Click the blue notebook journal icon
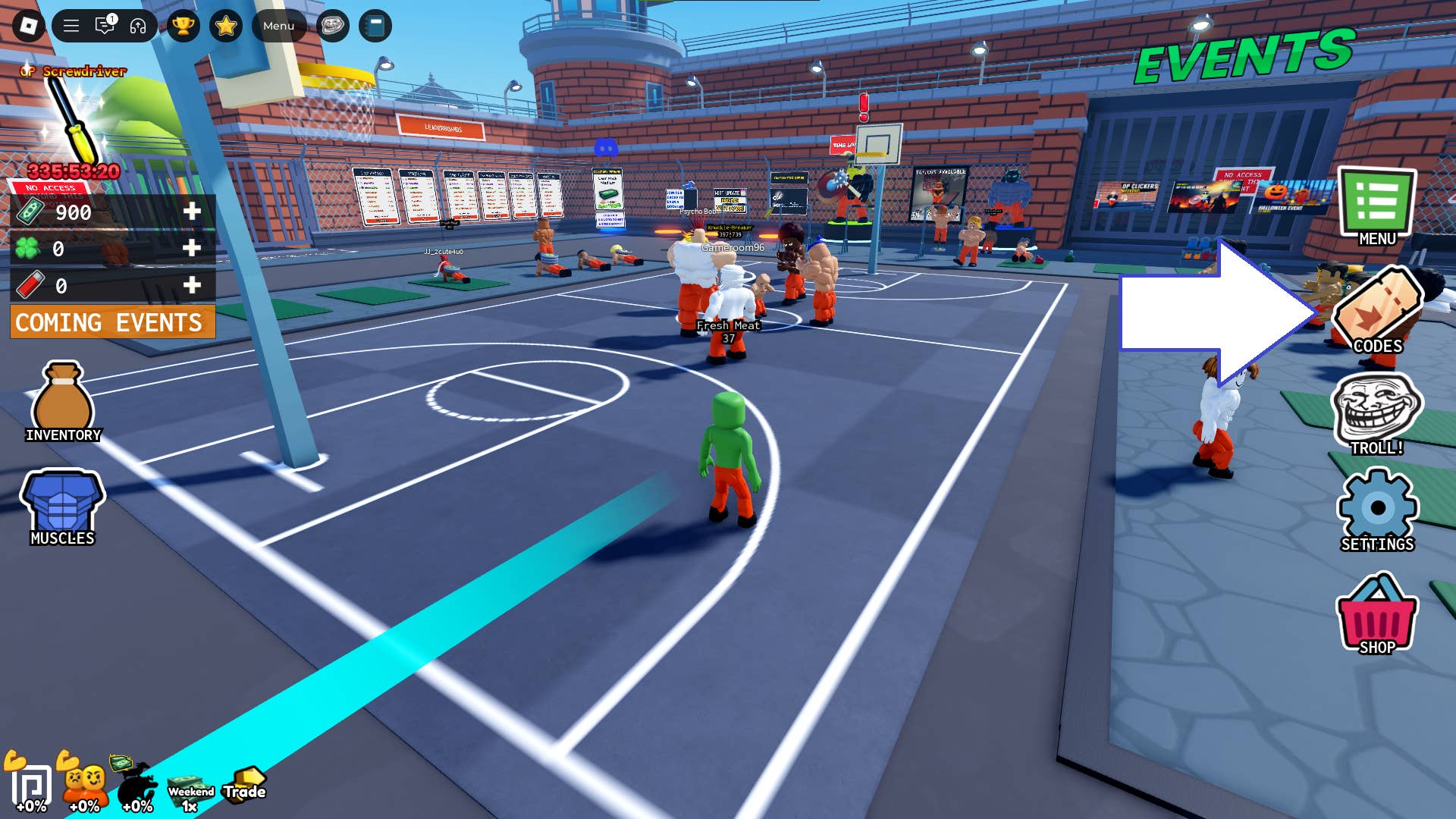 [x=375, y=25]
